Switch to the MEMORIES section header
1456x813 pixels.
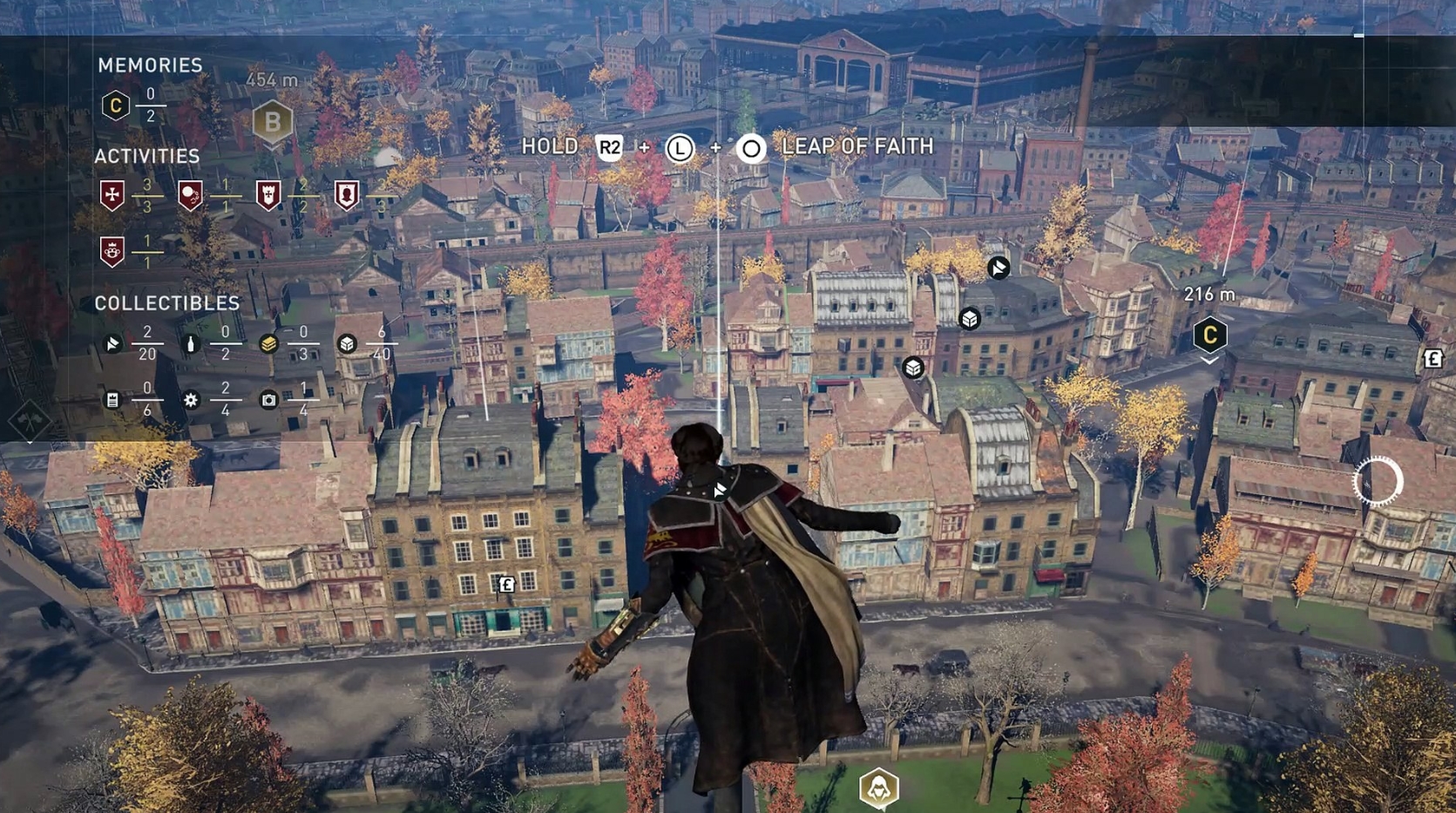[x=150, y=64]
